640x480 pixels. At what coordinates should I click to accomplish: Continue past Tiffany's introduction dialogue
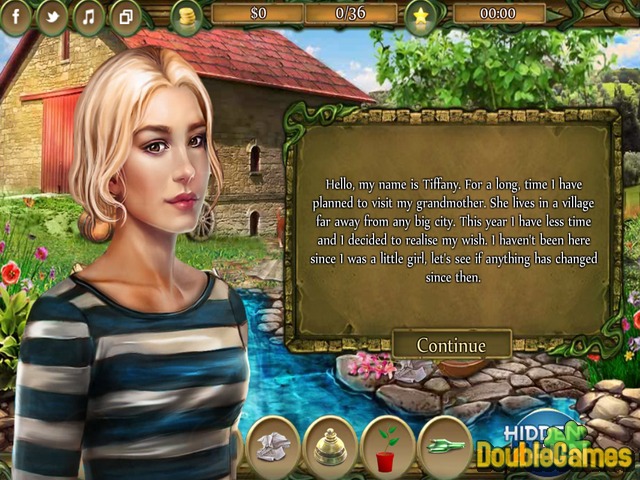[x=451, y=345]
